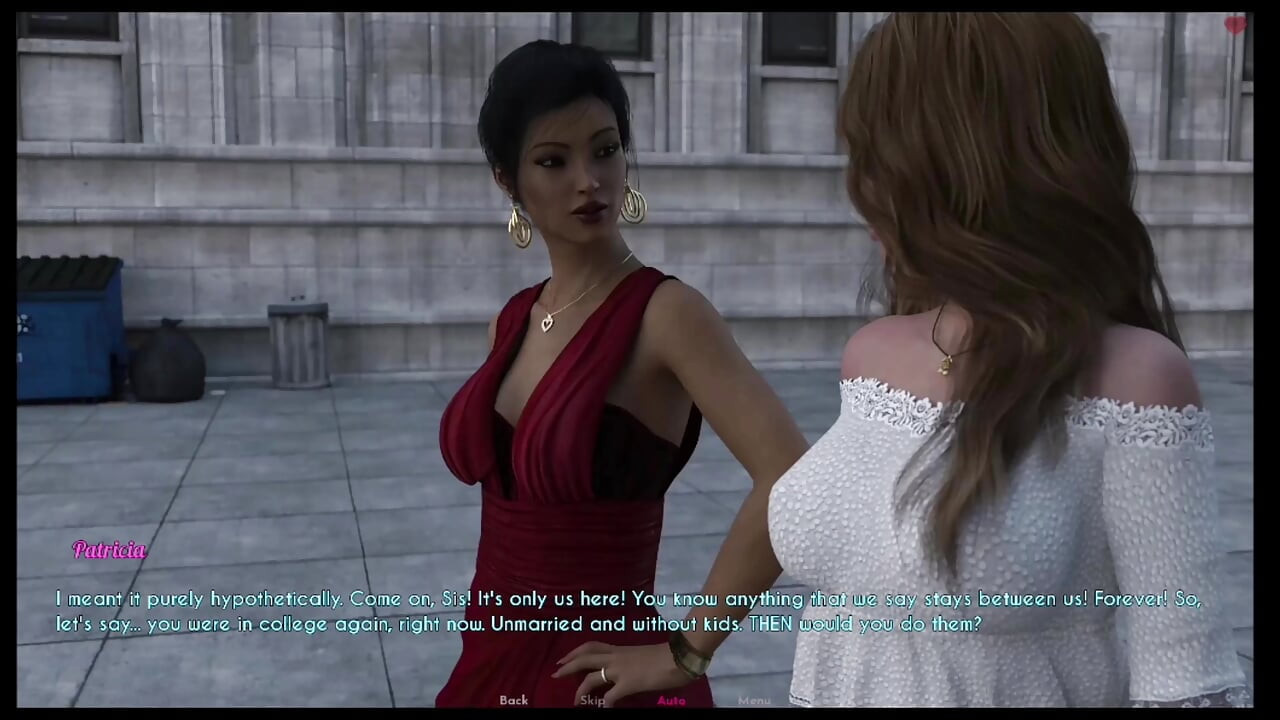Open the game Menu
Image resolution: width=1280 pixels, height=720 pixels.
click(x=754, y=700)
